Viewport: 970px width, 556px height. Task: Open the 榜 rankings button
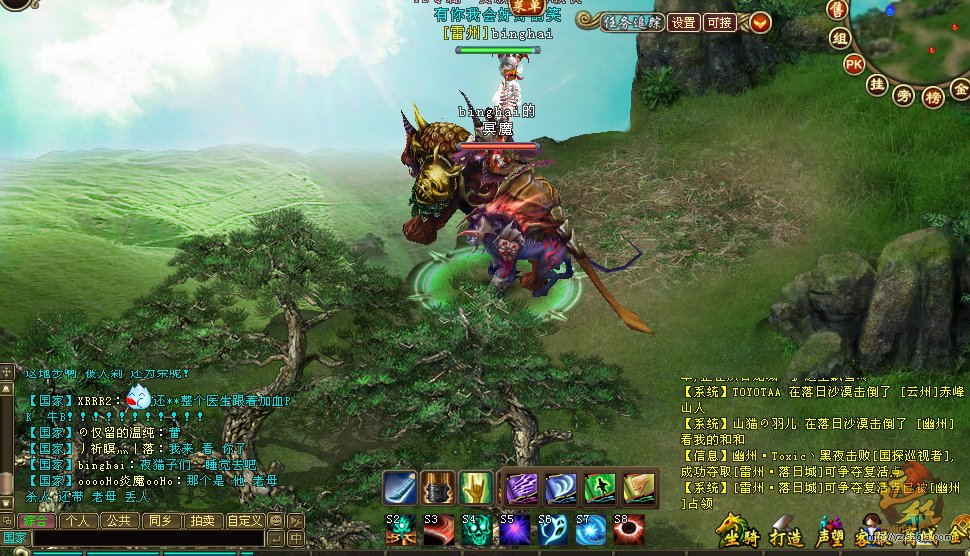(x=933, y=97)
